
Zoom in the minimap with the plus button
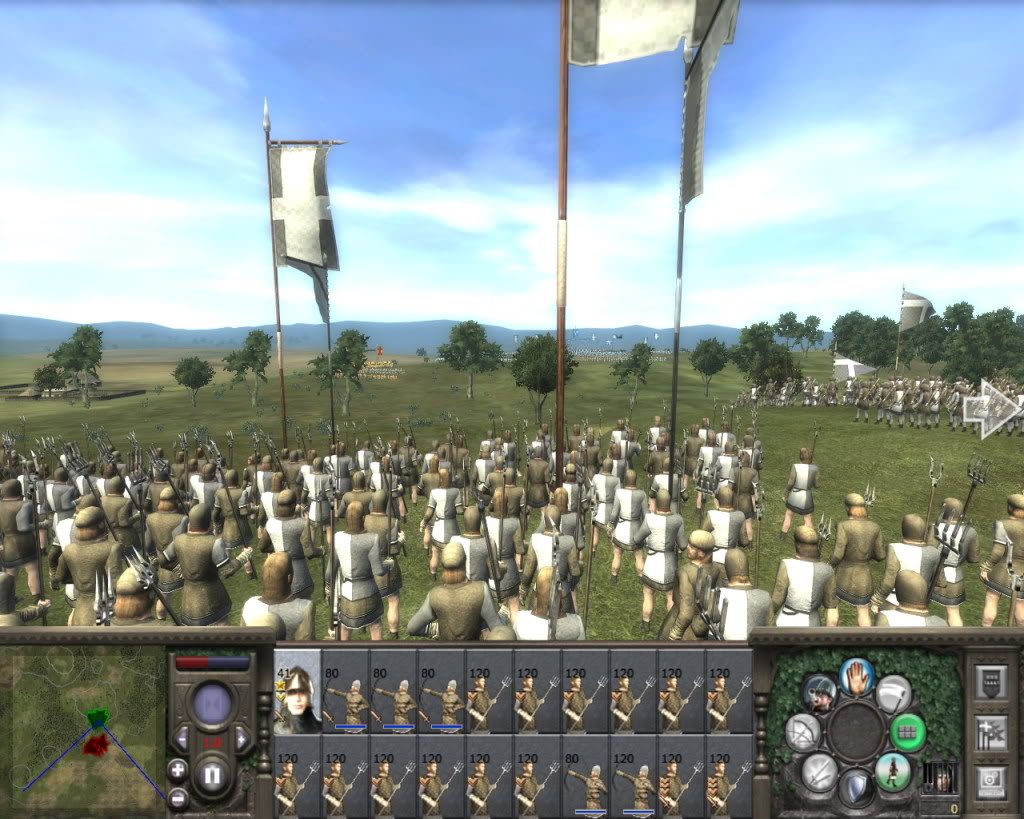point(177,770)
